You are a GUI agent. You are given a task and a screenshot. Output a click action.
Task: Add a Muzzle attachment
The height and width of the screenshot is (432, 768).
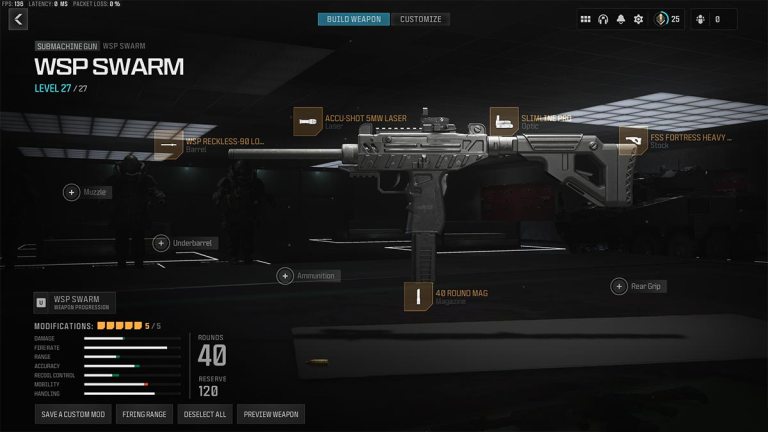(72, 192)
